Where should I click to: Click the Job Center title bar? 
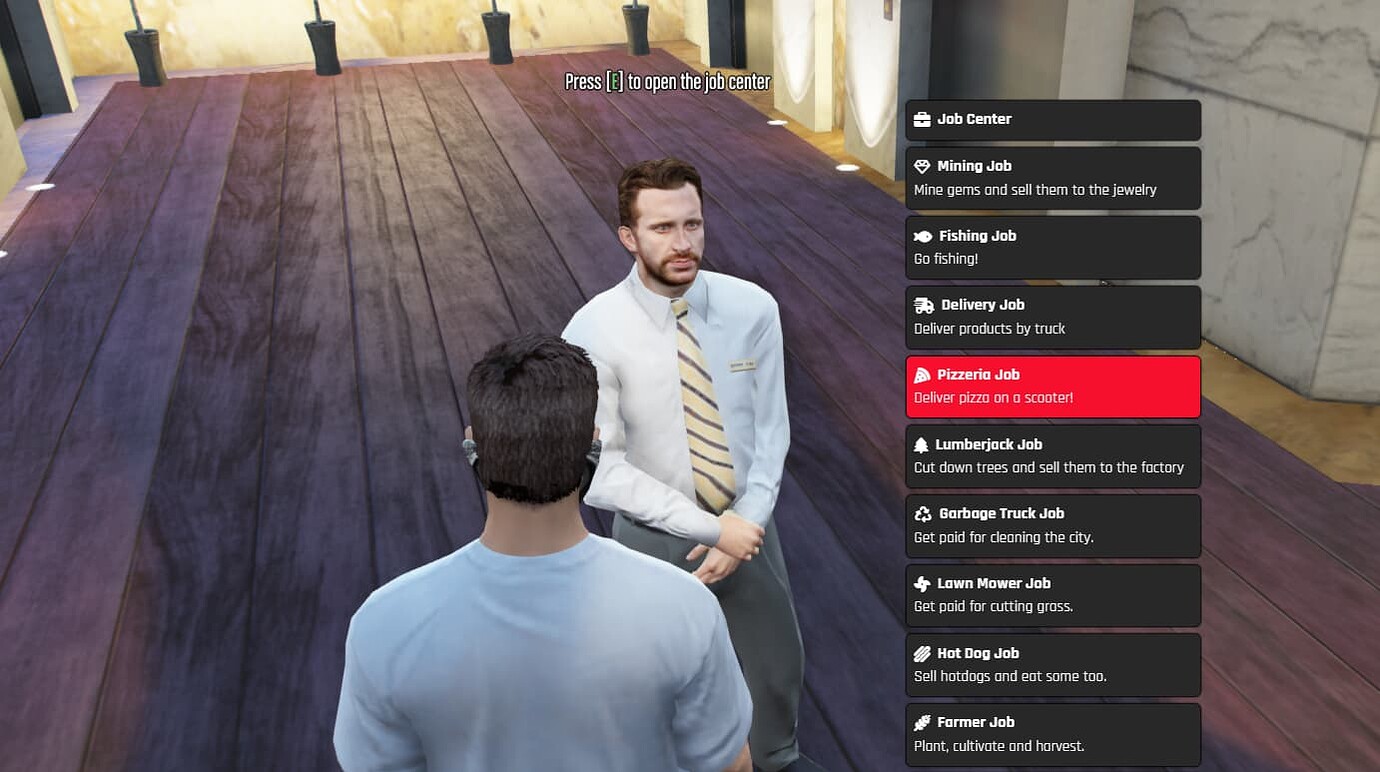click(x=1052, y=119)
